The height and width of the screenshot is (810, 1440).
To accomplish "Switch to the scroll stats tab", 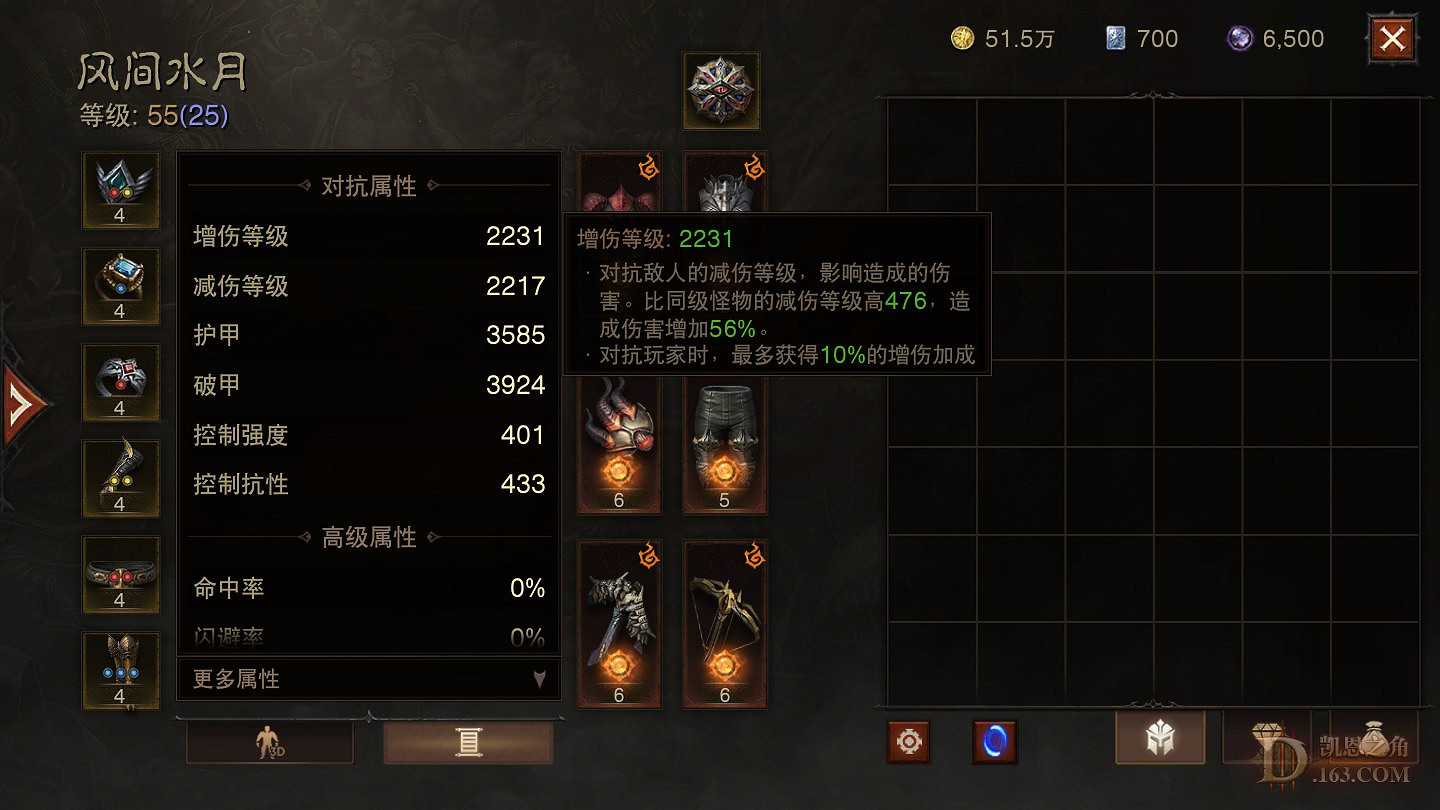I will tap(470, 740).
